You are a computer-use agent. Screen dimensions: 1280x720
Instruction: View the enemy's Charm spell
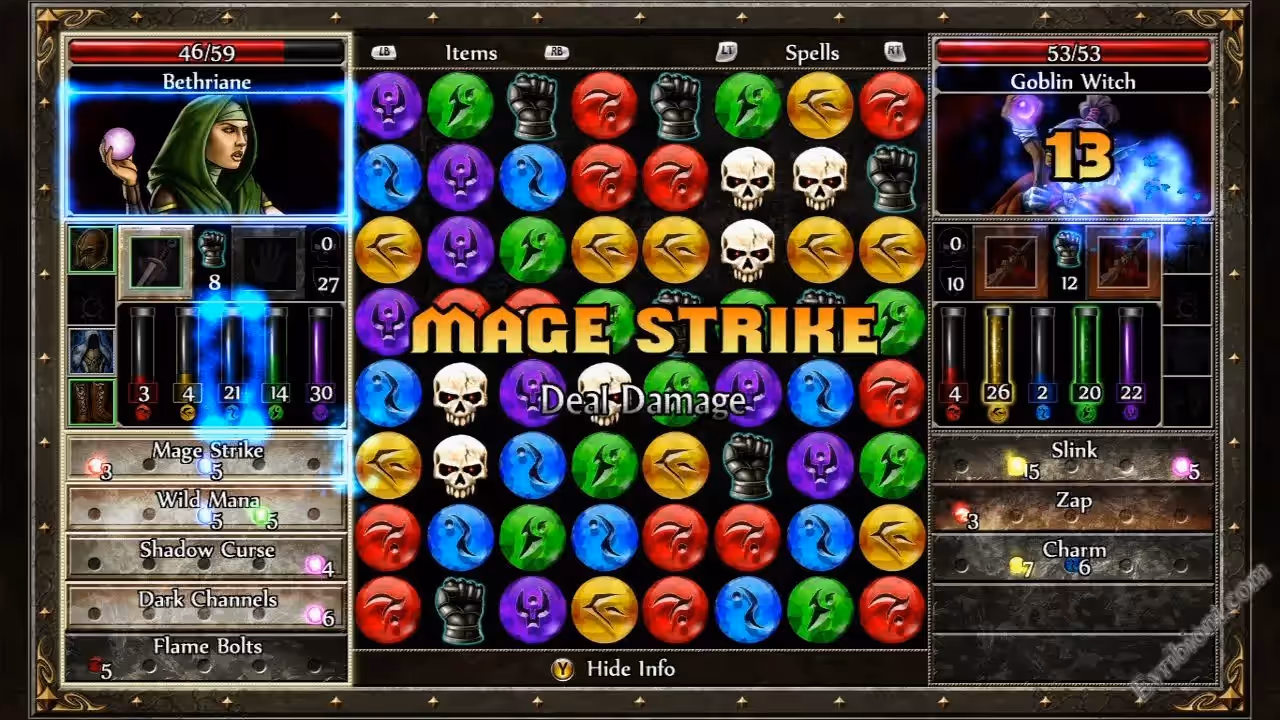[x=1073, y=557]
